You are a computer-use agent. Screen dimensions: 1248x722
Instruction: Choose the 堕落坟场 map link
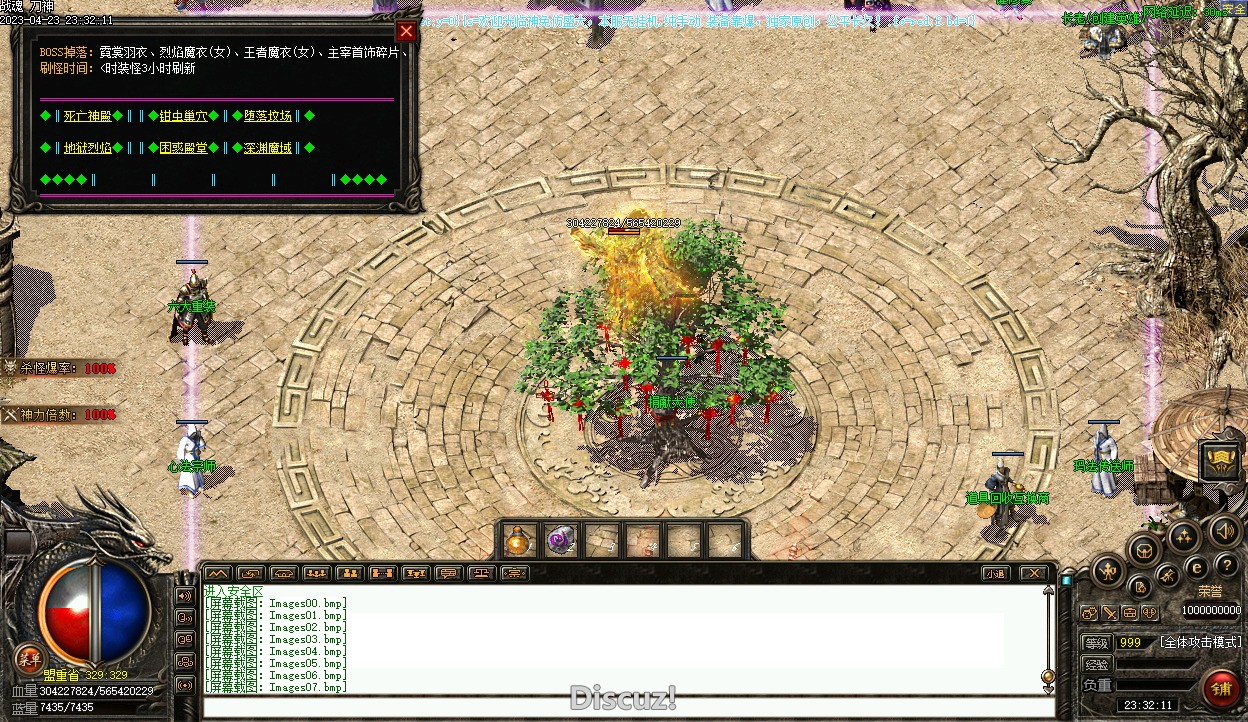(x=268, y=116)
